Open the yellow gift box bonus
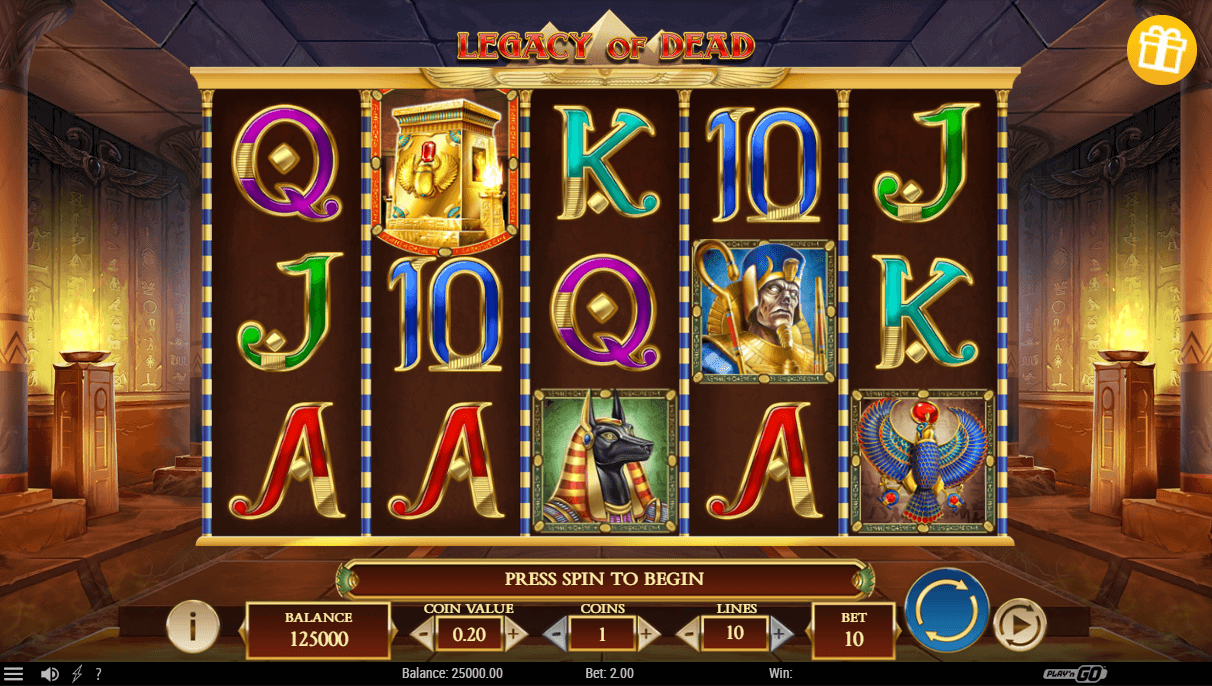Image resolution: width=1212 pixels, height=686 pixels. (x=1161, y=50)
